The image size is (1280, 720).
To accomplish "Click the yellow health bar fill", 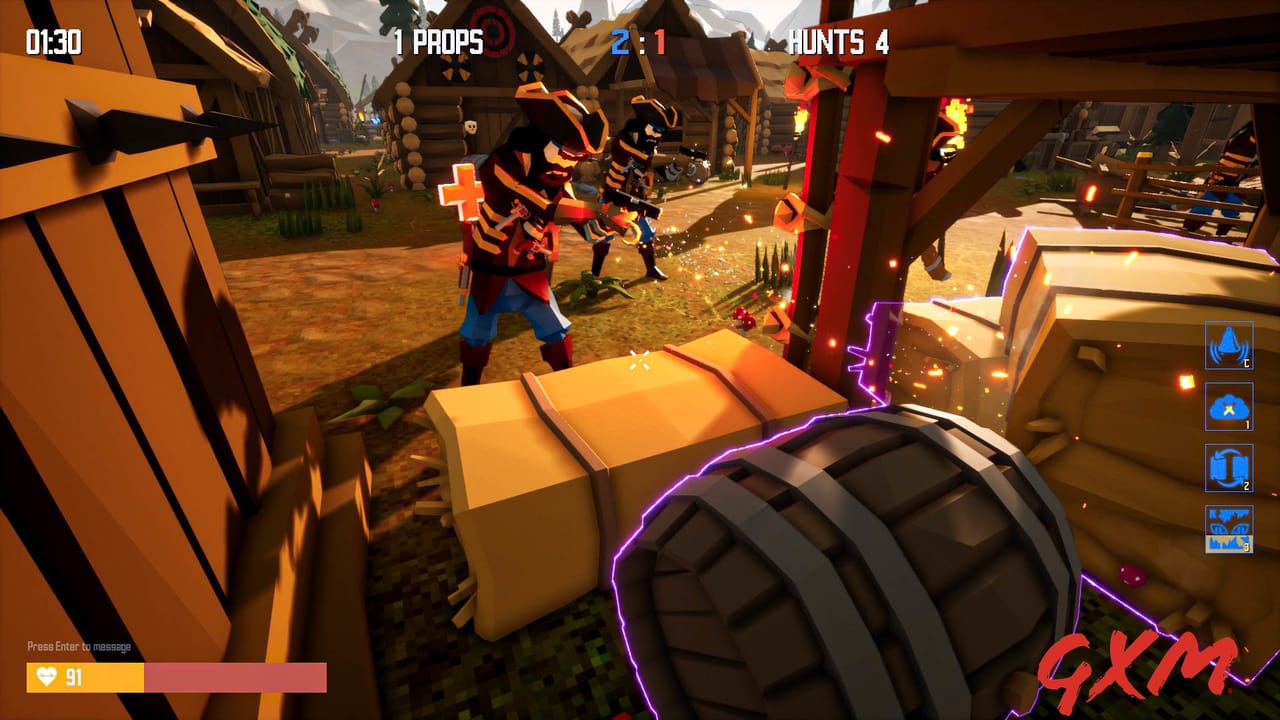I will 90,676.
